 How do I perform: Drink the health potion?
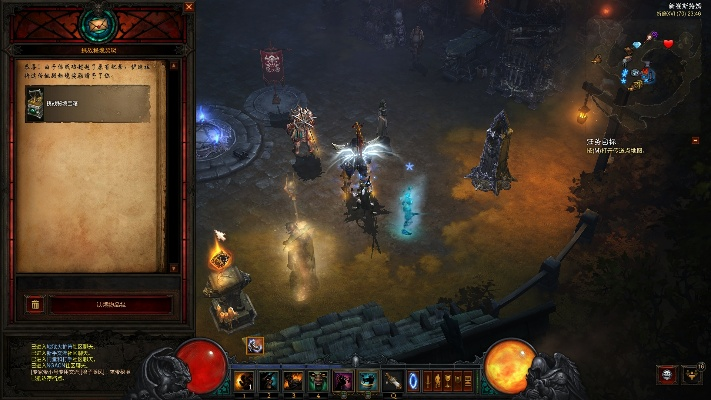[391, 380]
